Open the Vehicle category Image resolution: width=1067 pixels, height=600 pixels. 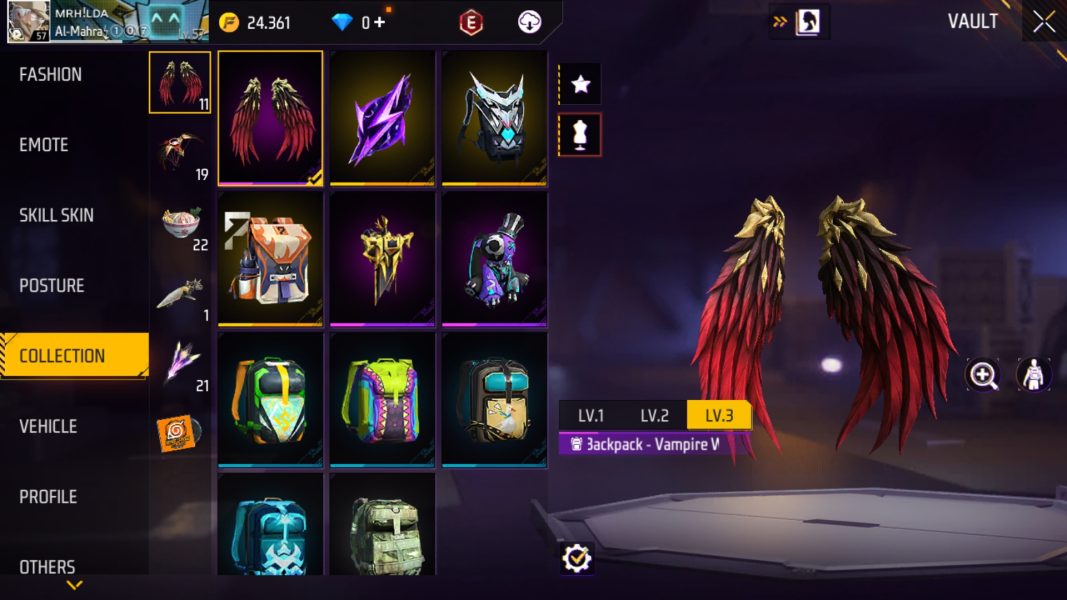[x=48, y=426]
